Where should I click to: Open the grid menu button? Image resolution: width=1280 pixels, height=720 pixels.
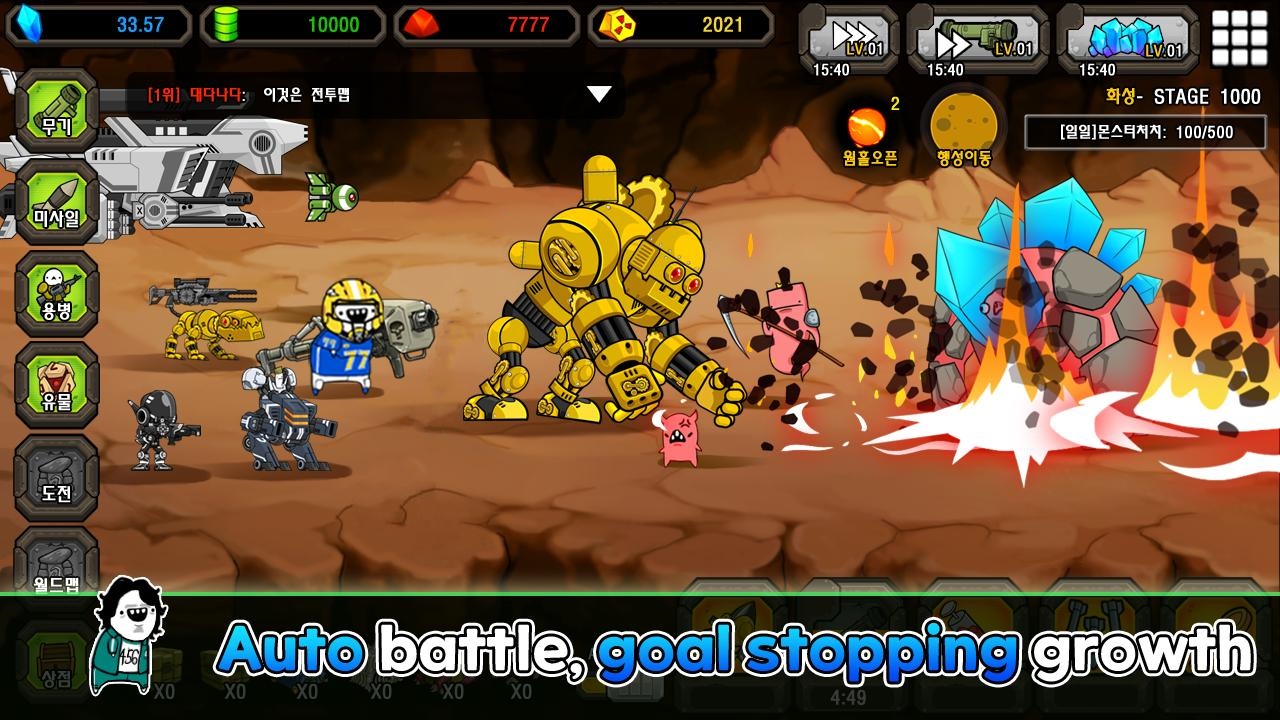tap(1238, 38)
